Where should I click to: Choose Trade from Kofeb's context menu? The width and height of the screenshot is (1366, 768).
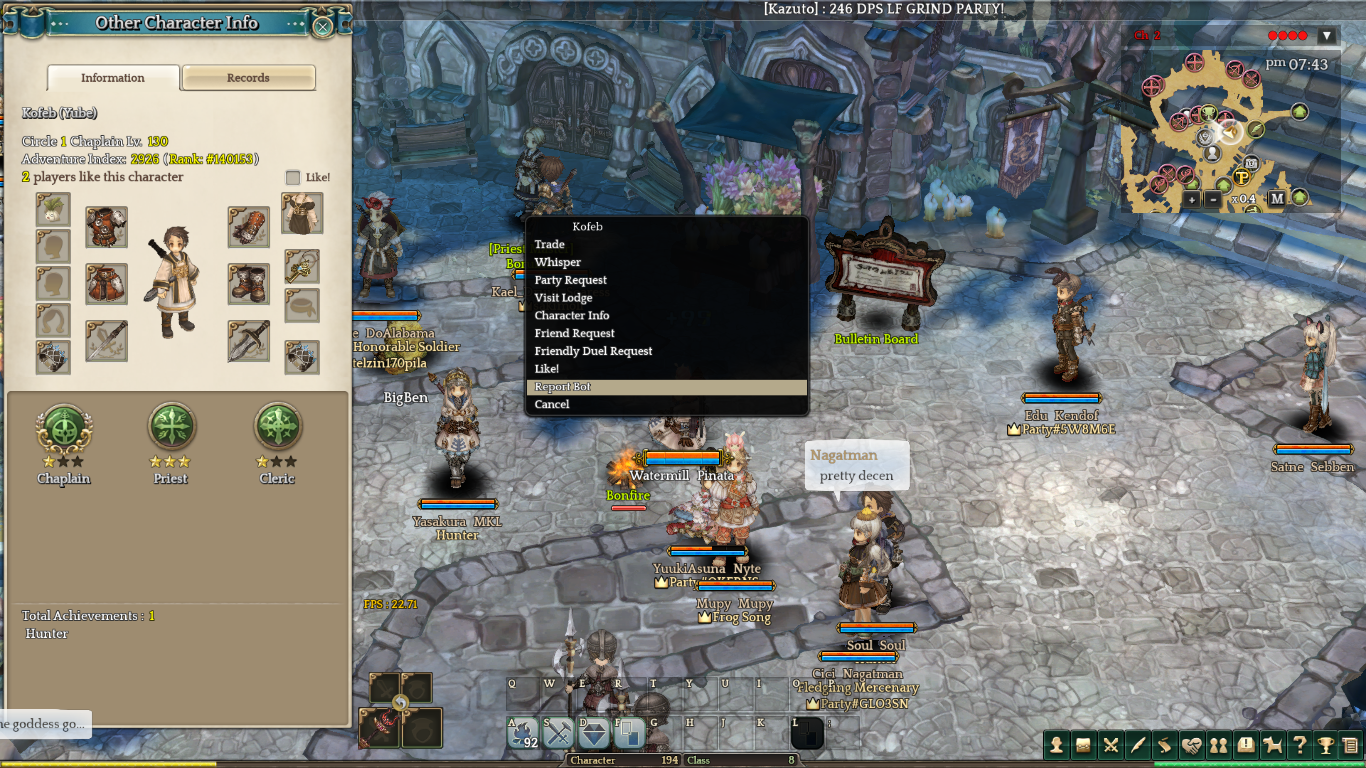point(550,245)
